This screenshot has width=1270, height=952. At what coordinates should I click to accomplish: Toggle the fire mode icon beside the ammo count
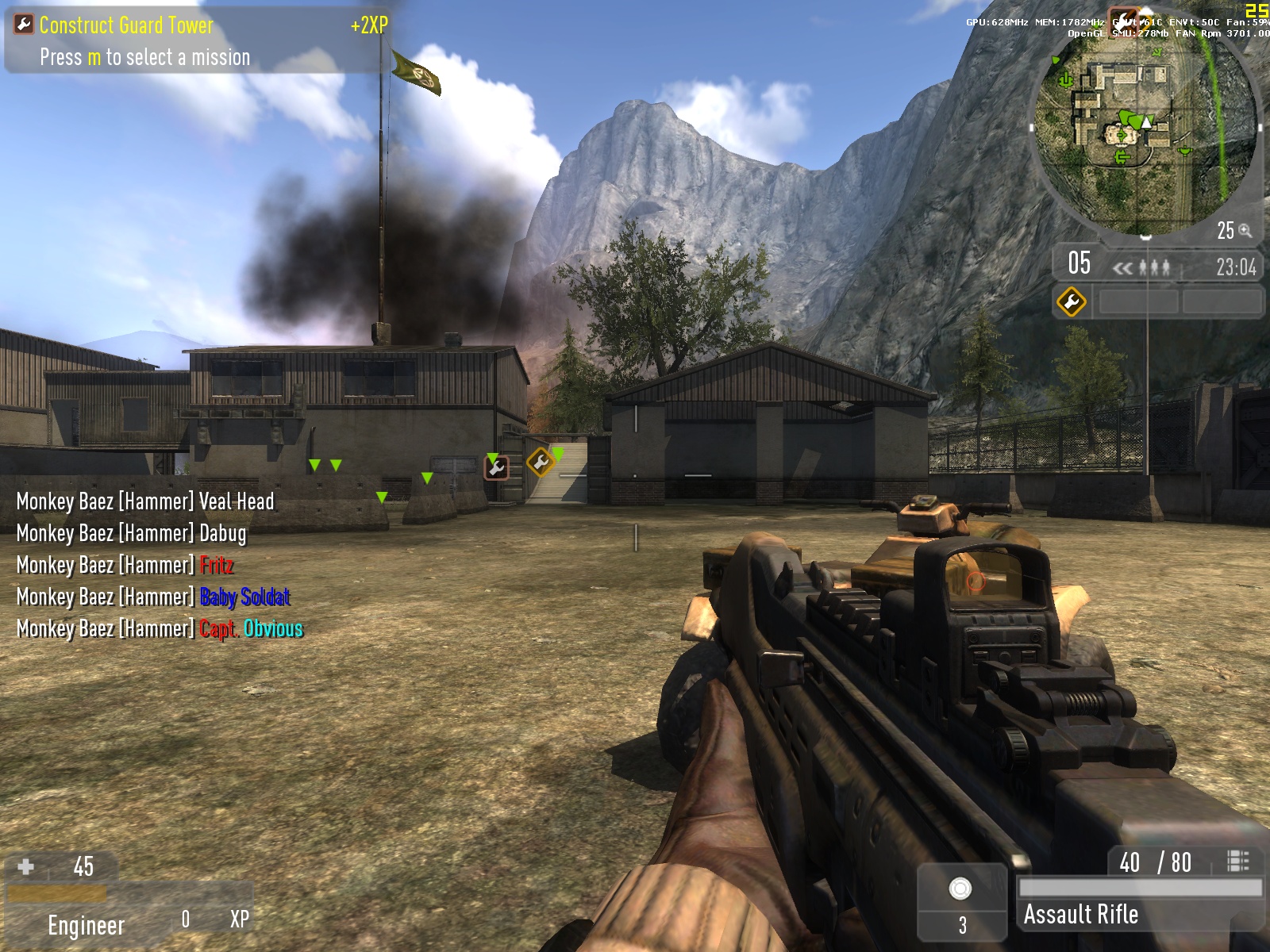click(x=1237, y=862)
